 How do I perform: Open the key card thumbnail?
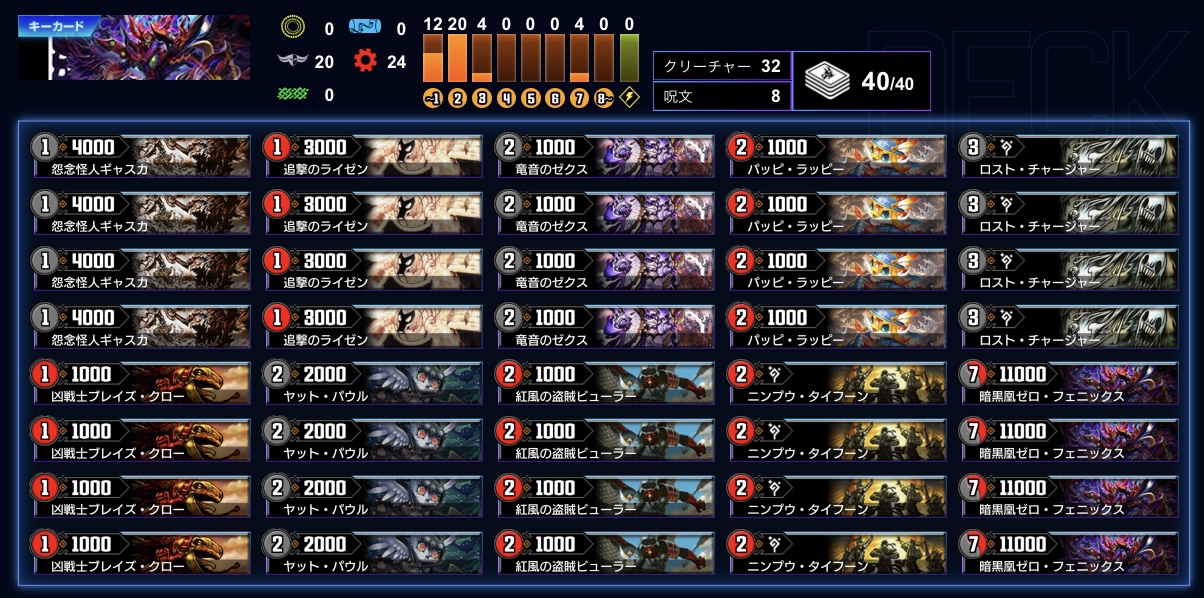click(134, 48)
